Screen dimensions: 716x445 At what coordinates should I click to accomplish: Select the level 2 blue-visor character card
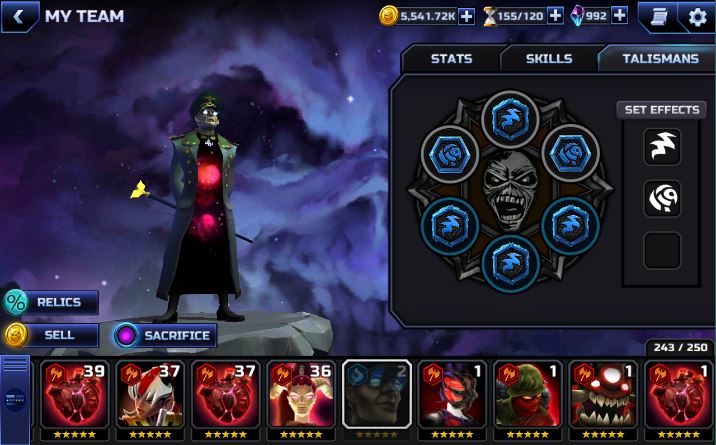pyautogui.click(x=376, y=400)
